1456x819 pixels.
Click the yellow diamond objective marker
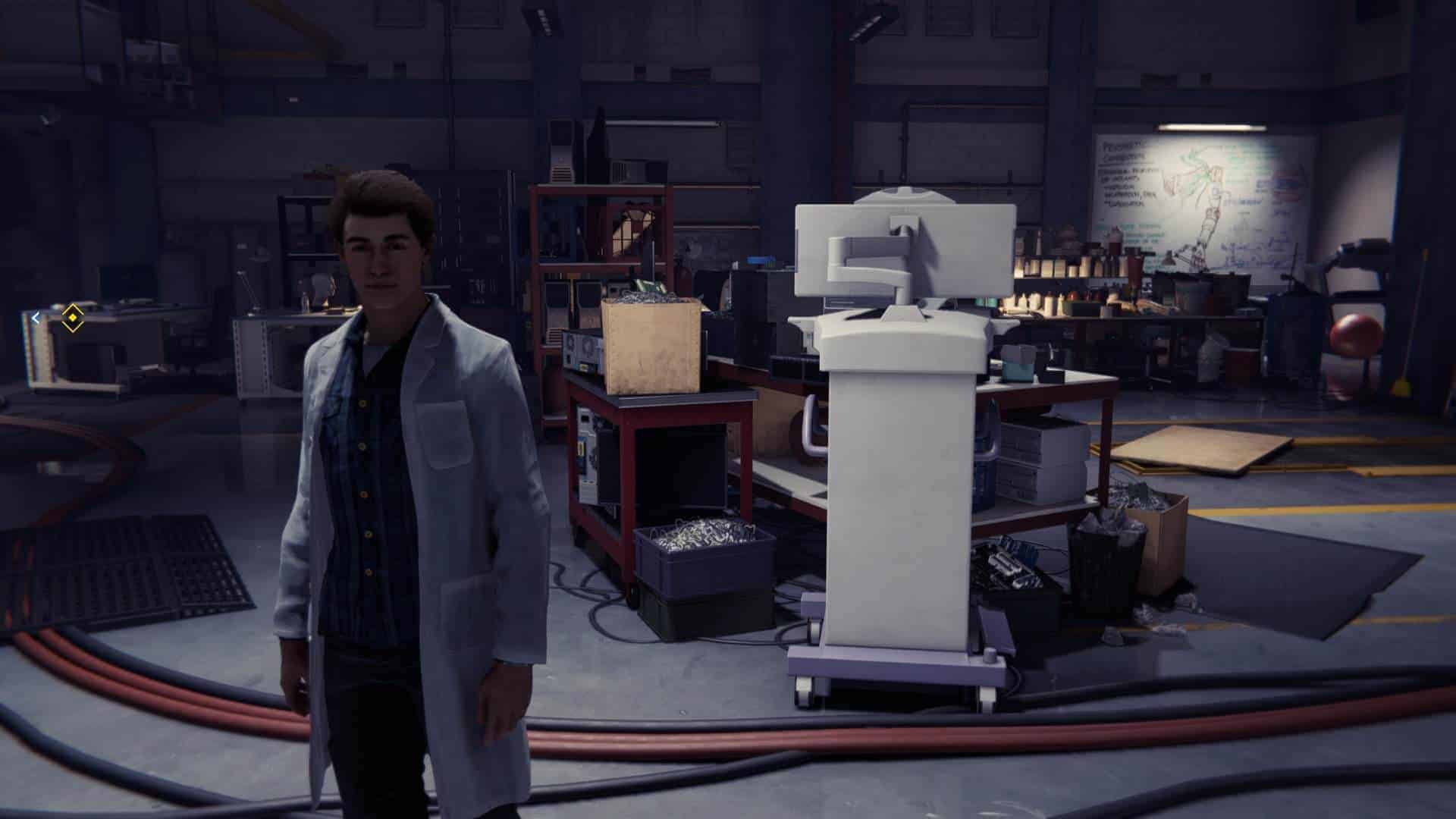tap(71, 318)
